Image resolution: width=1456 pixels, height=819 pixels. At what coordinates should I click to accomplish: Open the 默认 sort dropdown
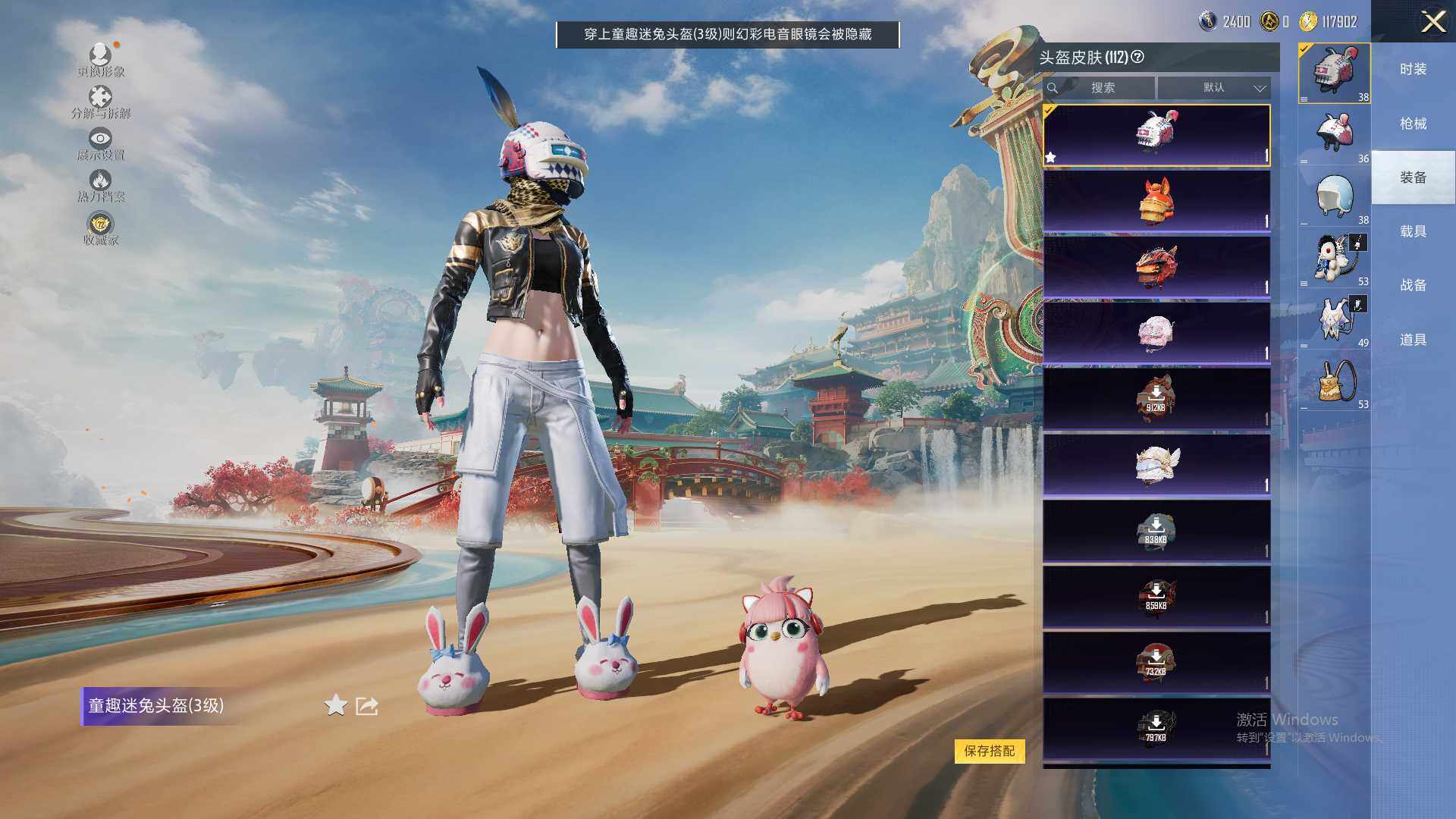pos(1214,88)
